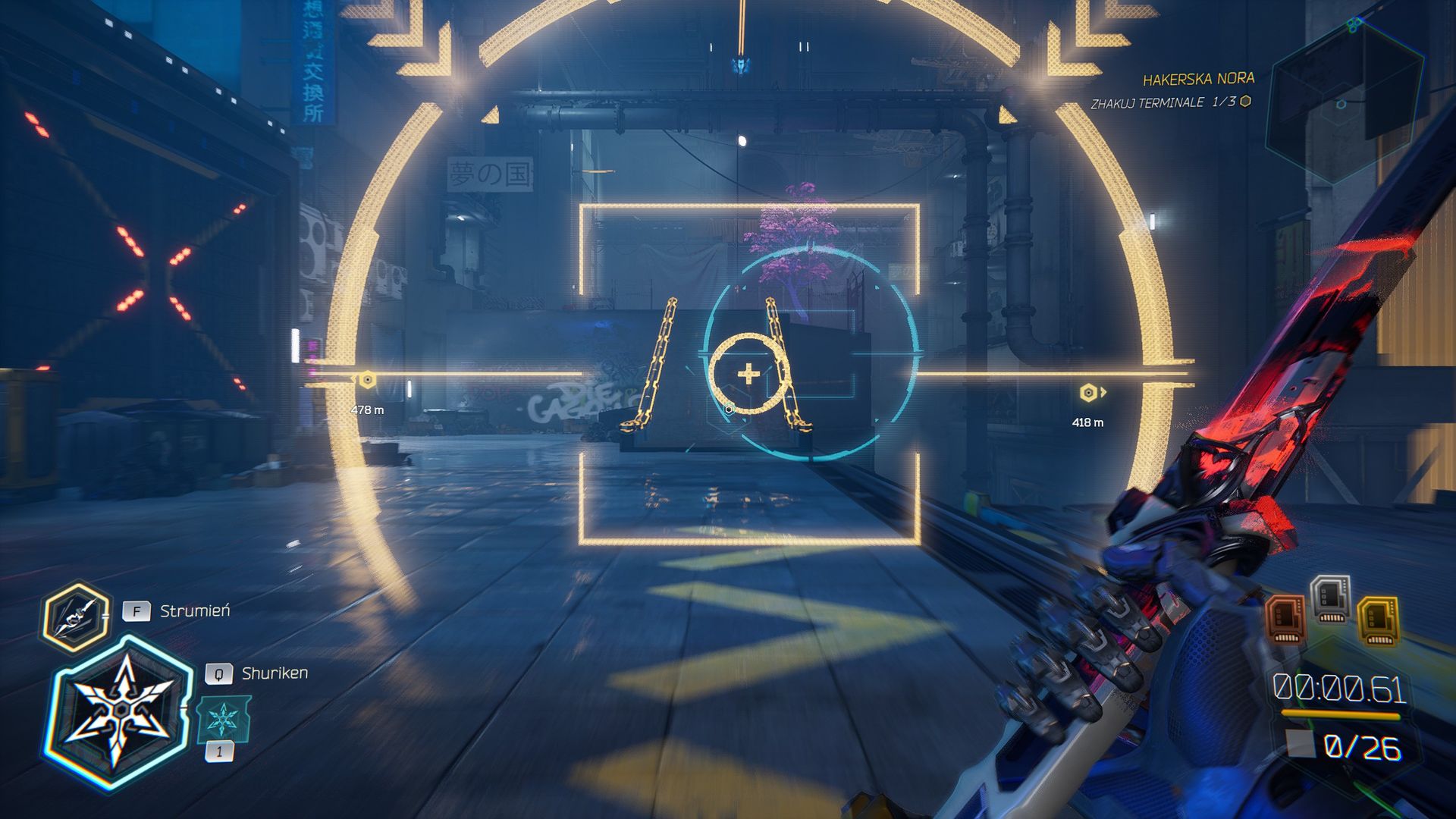Select the Strumień ability icon
This screenshot has width=1456, height=819.
click(x=75, y=617)
